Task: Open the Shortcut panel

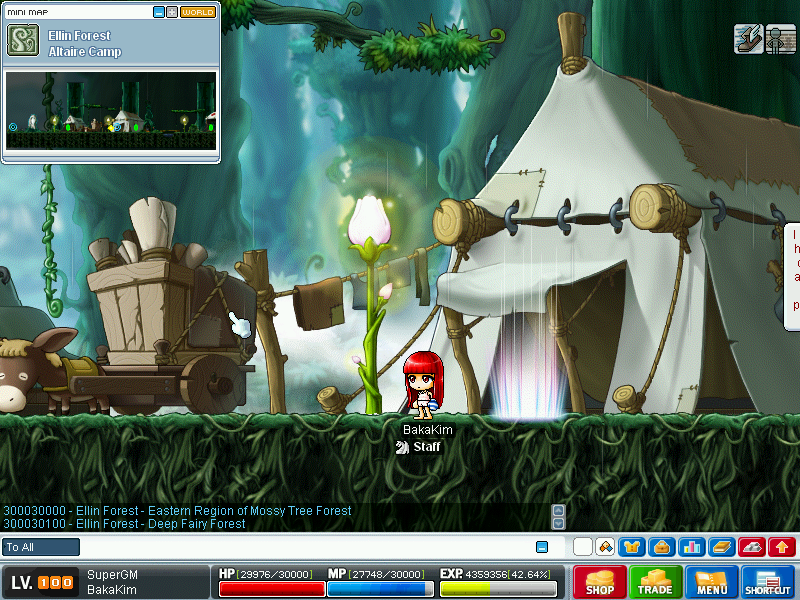Action: tap(768, 582)
